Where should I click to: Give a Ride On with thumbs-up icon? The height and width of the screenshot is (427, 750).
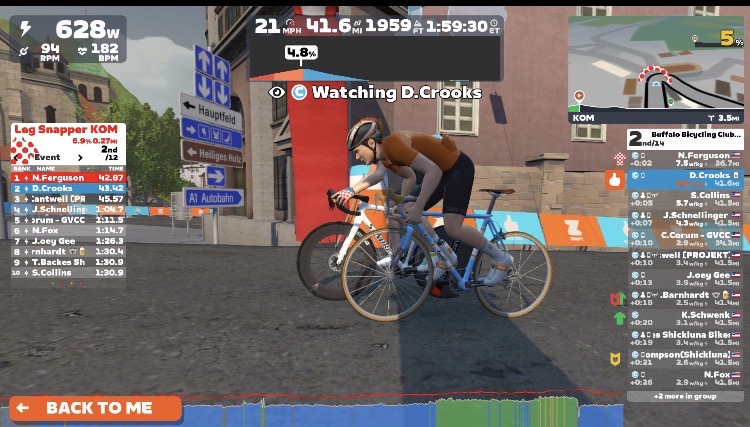point(615,181)
